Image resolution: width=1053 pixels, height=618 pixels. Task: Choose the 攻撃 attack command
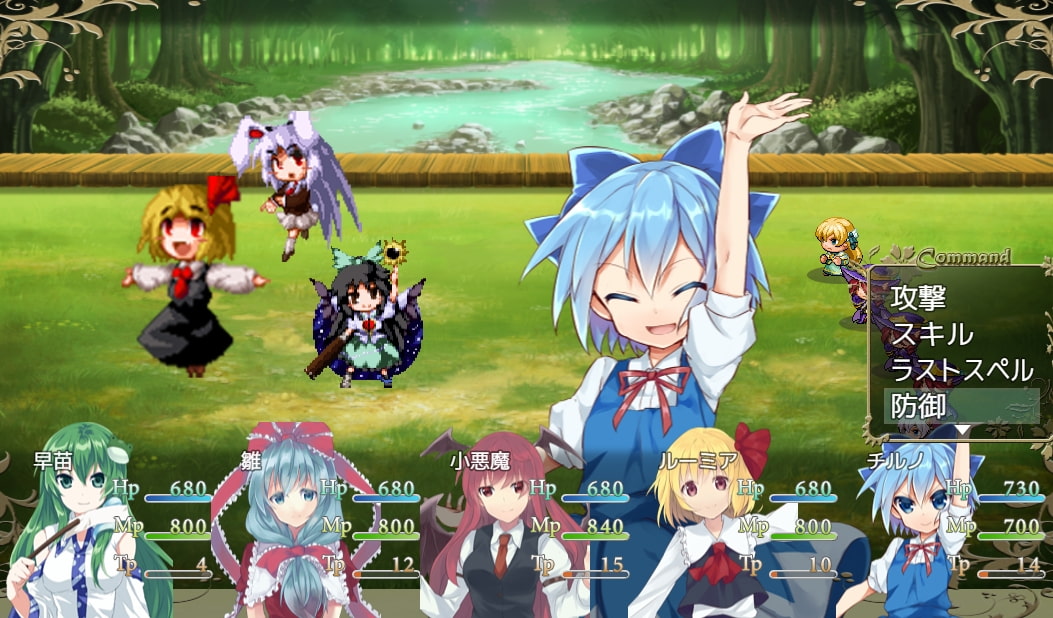point(918,297)
